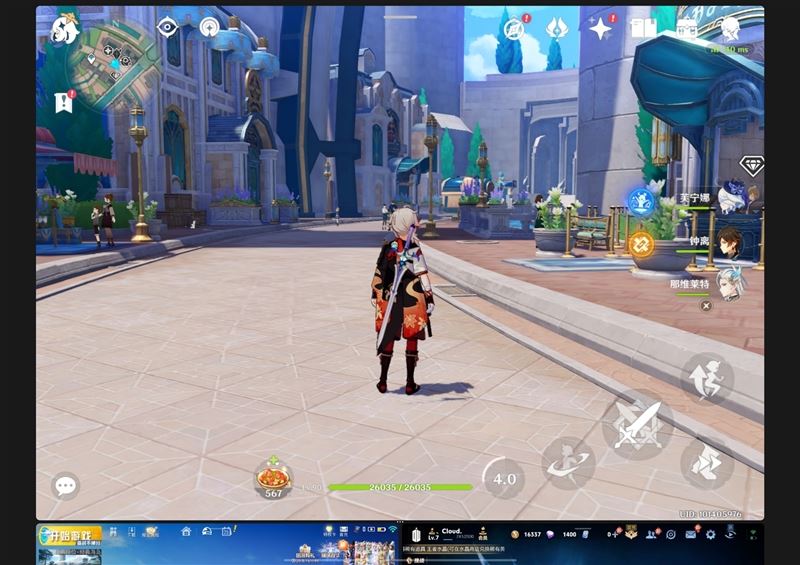Tap the sprint dash button
The height and width of the screenshot is (565, 800).
click(x=707, y=463)
